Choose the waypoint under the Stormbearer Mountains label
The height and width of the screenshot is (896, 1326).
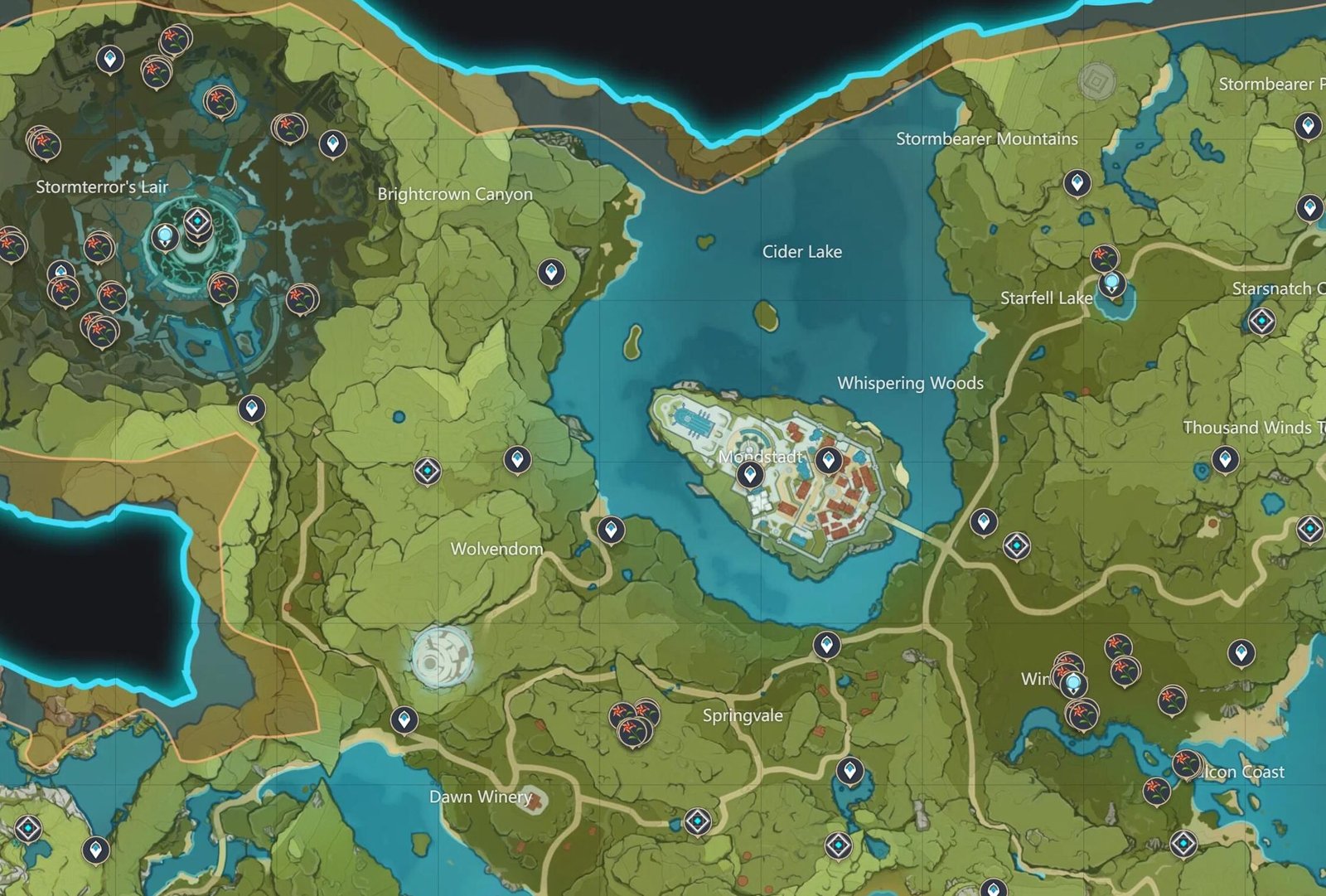[x=1077, y=182]
